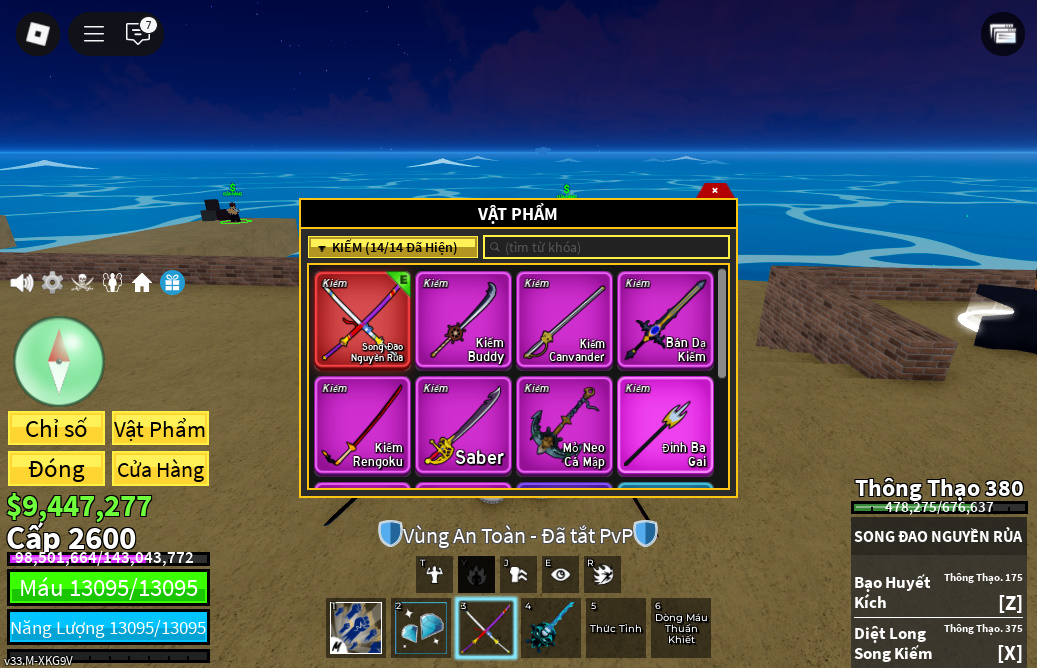Select the Song Đao Nguyền Rủa sword

(x=362, y=320)
